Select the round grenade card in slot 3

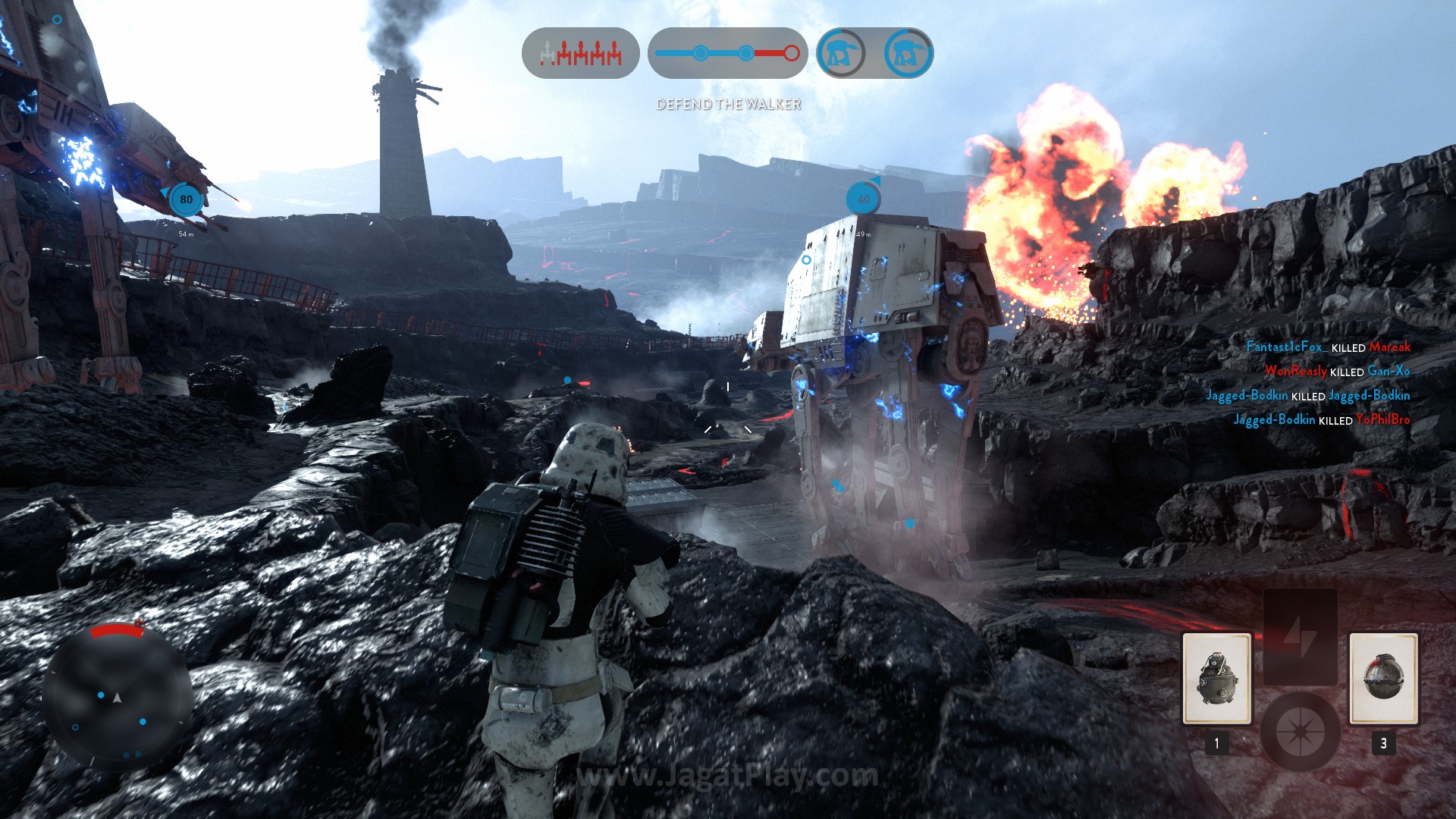pyautogui.click(x=1383, y=679)
